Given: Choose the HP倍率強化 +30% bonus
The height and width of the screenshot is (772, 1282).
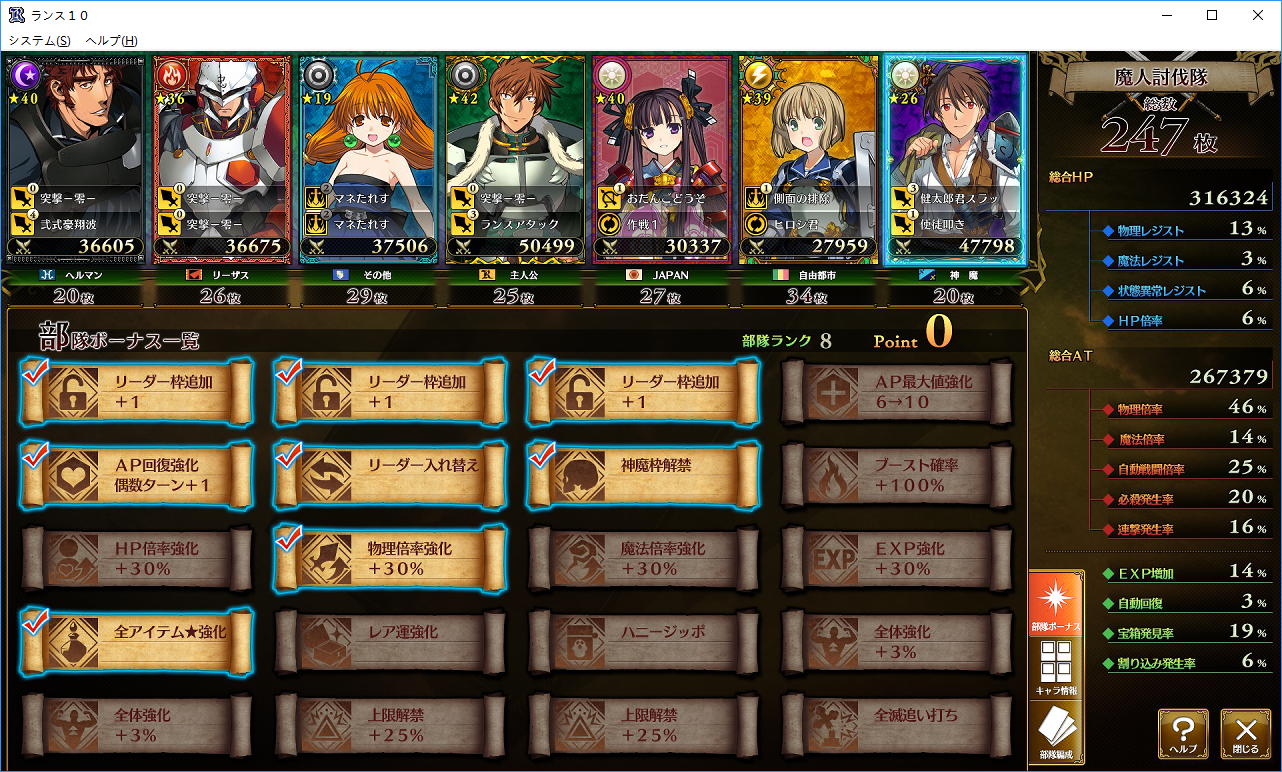Looking at the screenshot, I should click(x=136, y=558).
